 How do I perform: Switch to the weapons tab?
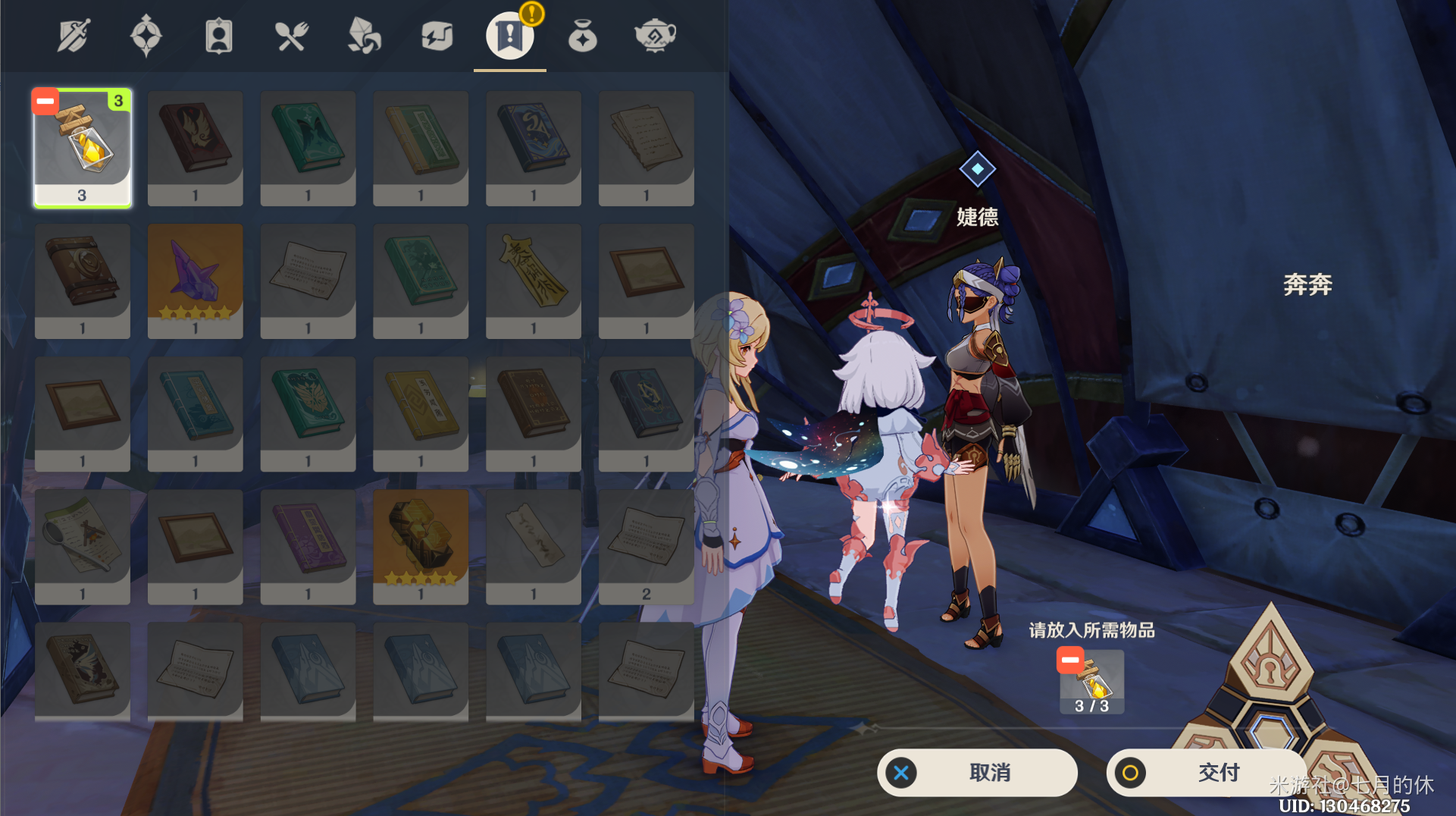(x=74, y=36)
